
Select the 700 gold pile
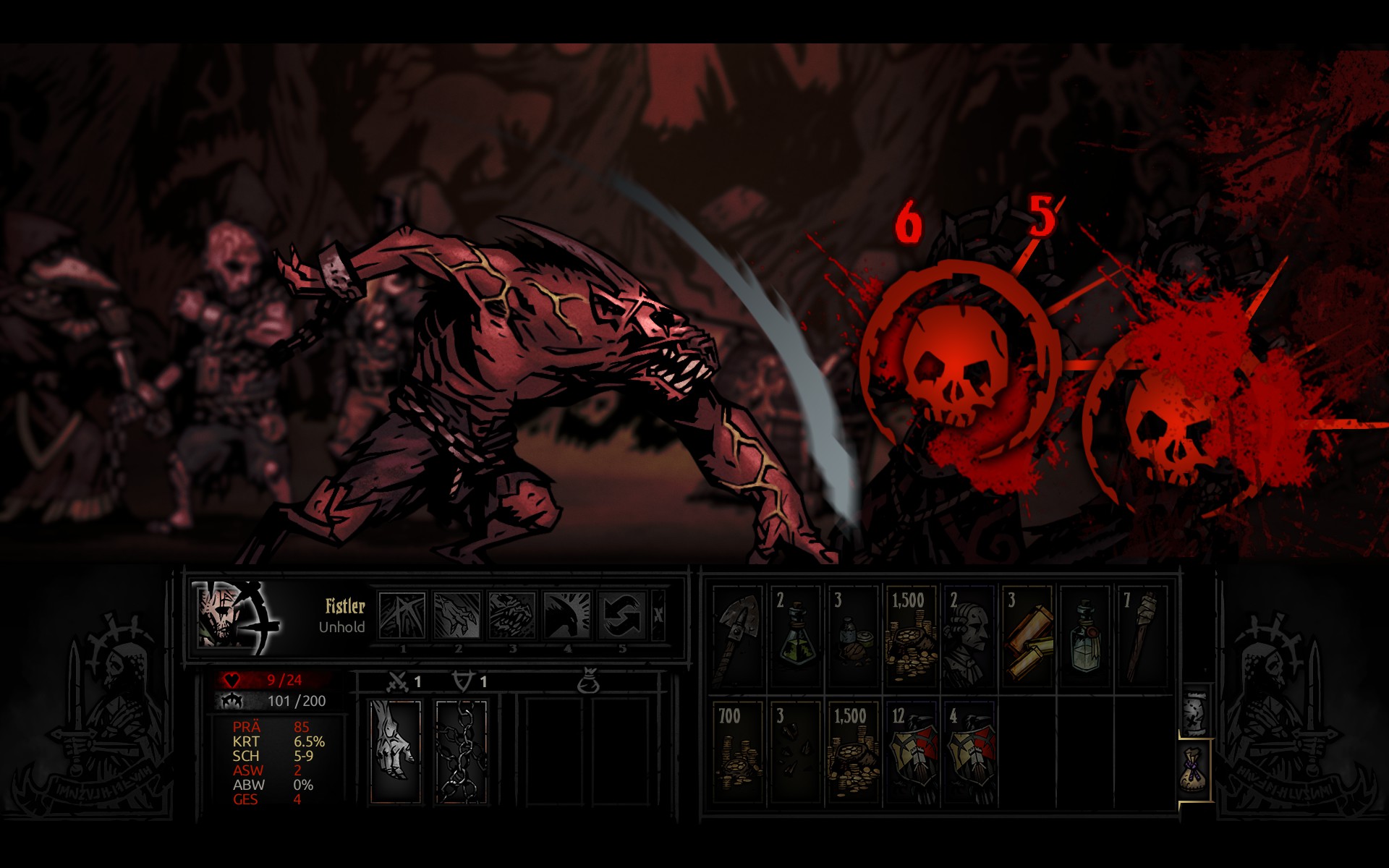738,752
